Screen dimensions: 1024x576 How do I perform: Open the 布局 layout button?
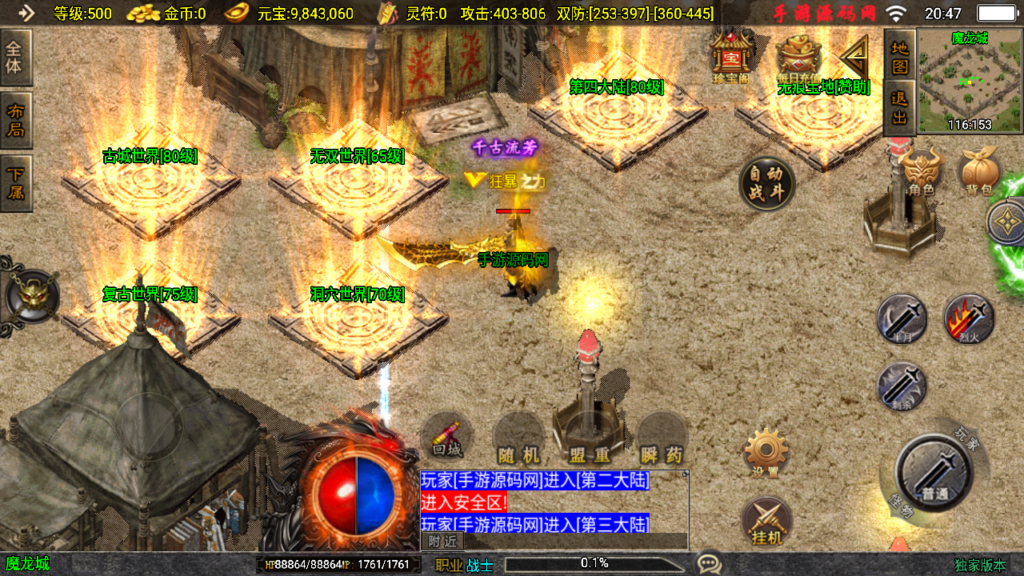(x=17, y=120)
